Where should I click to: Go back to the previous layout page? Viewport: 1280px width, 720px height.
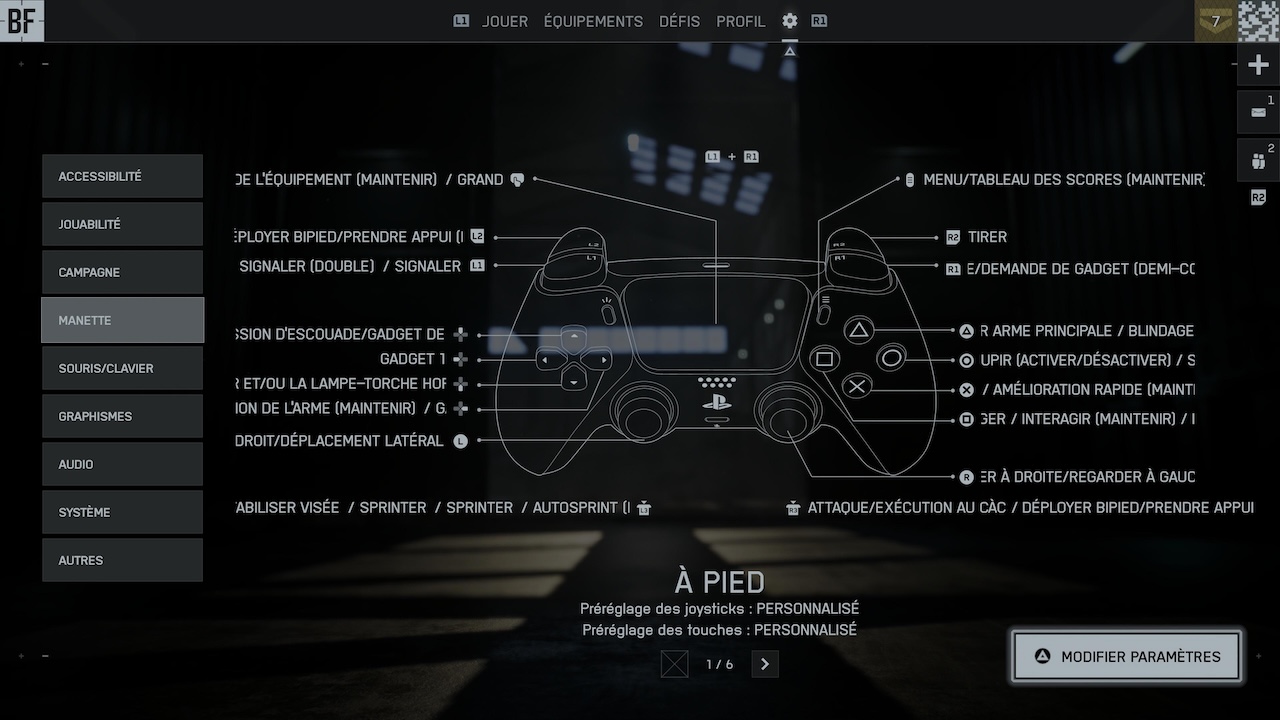pos(675,664)
